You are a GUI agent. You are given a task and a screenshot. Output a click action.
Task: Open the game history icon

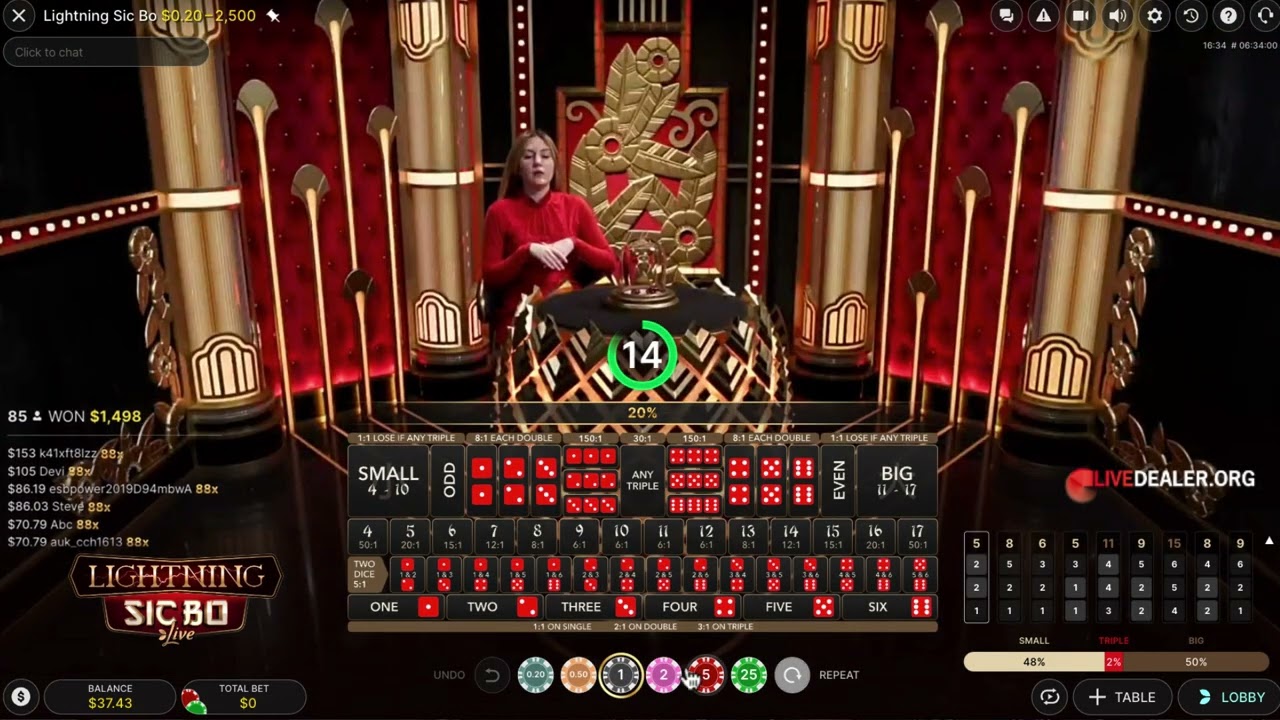point(1191,16)
